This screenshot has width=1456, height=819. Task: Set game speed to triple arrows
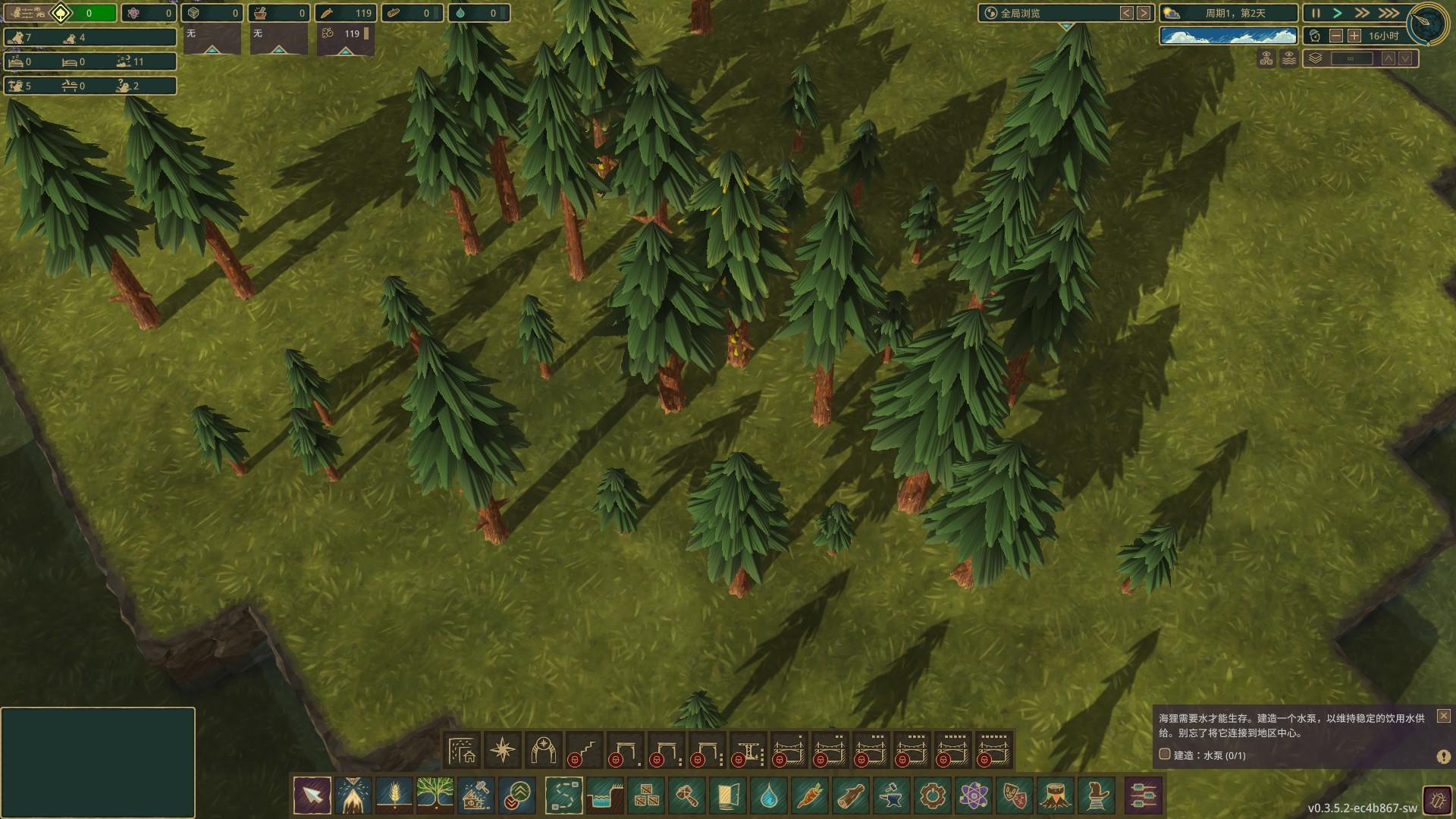pos(1388,13)
